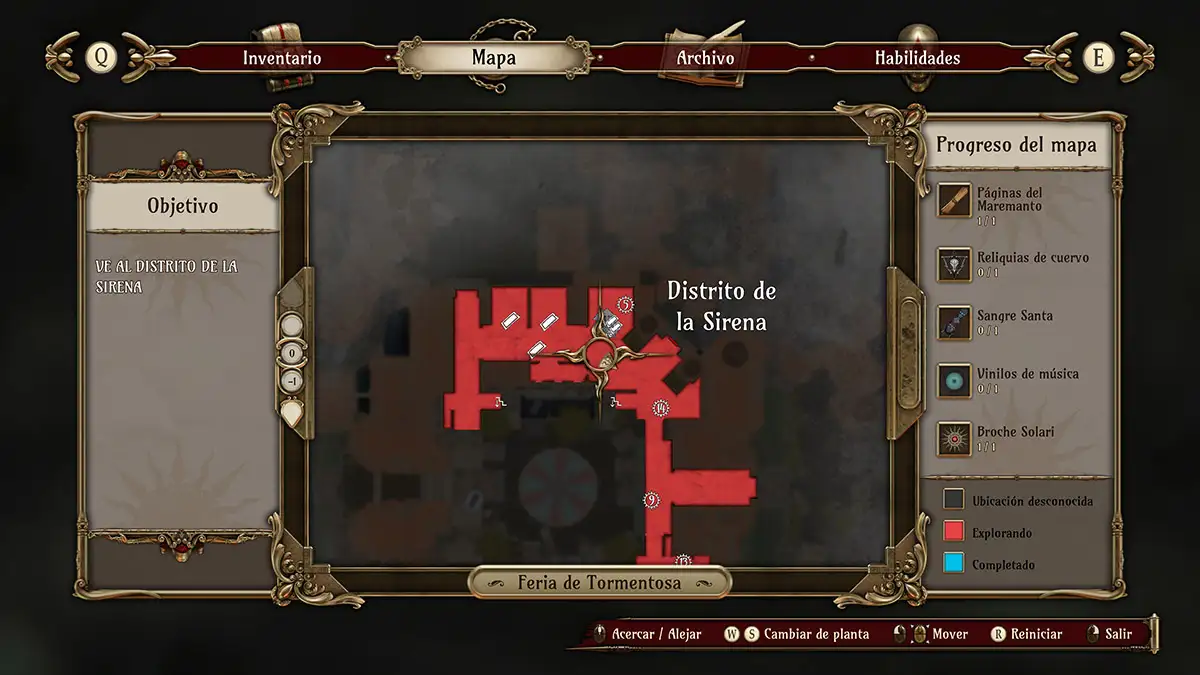Click map marker number 9

coord(652,500)
